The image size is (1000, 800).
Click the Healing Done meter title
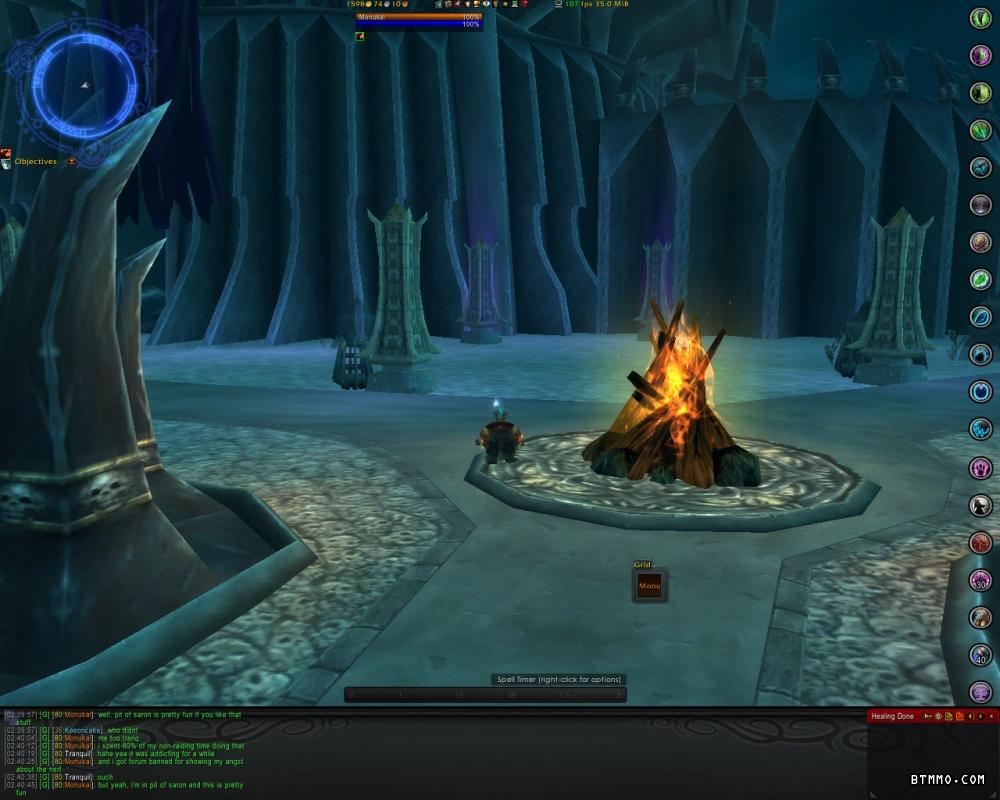coord(892,716)
